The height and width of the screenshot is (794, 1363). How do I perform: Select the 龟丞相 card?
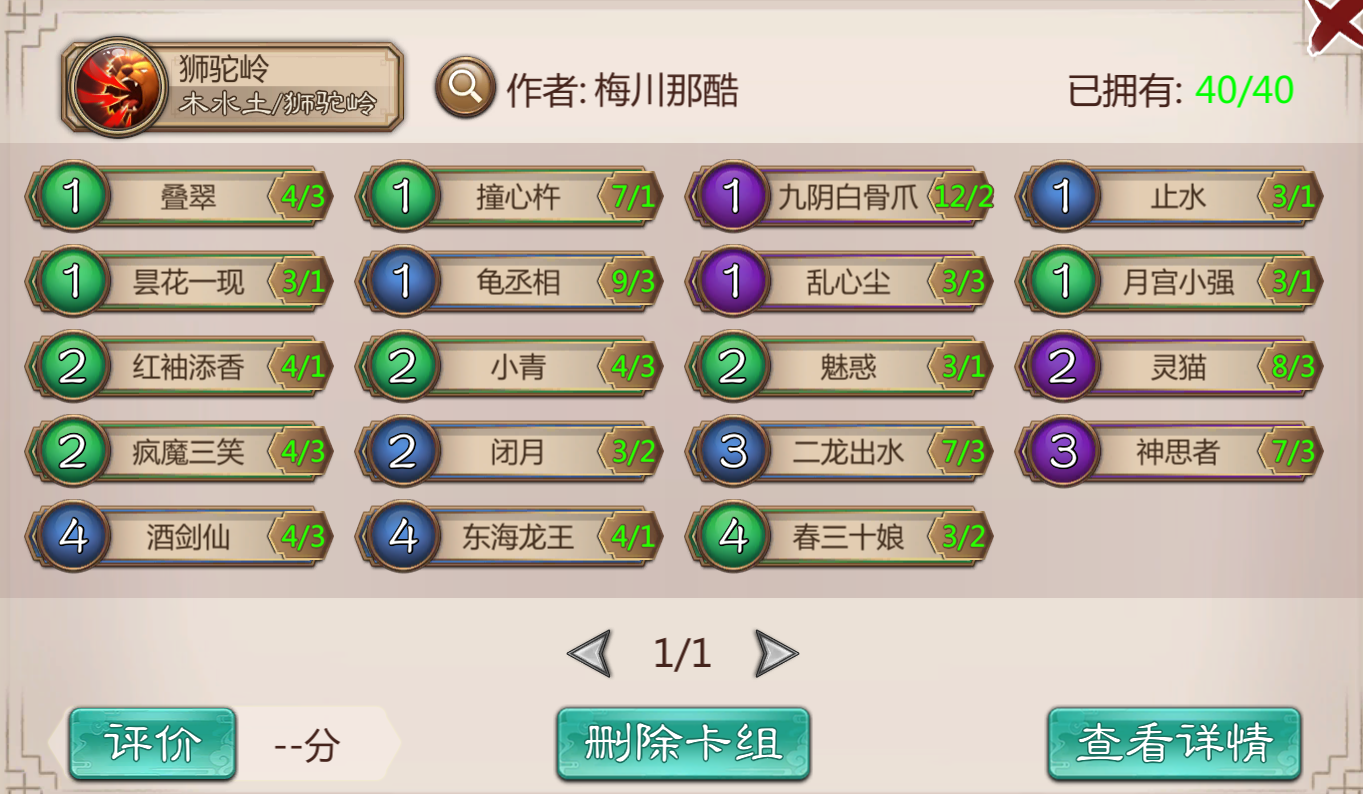pos(510,282)
